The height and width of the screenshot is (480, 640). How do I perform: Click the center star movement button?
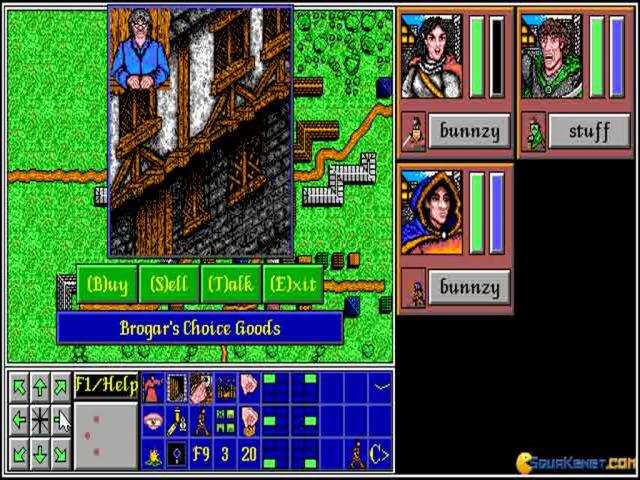click(40, 421)
